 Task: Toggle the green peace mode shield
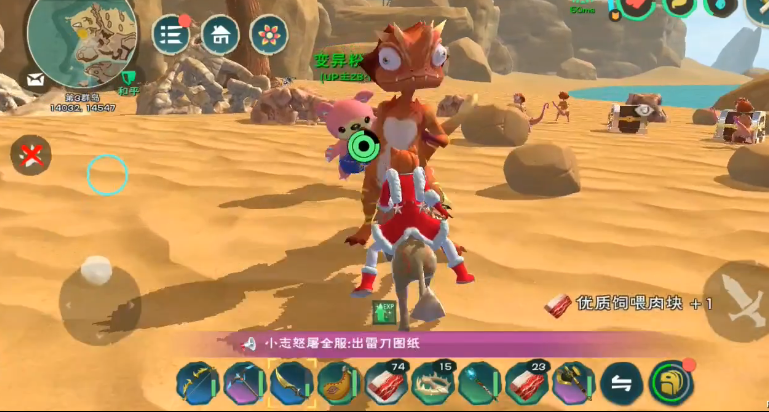coord(127,78)
